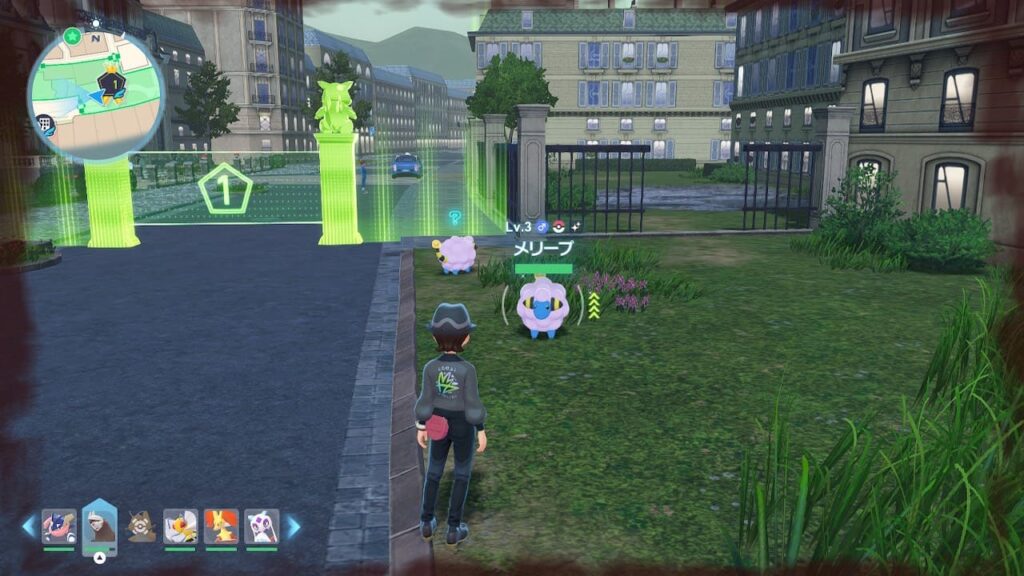
Task: Select the green star marker on minimap
Action: pos(72,37)
